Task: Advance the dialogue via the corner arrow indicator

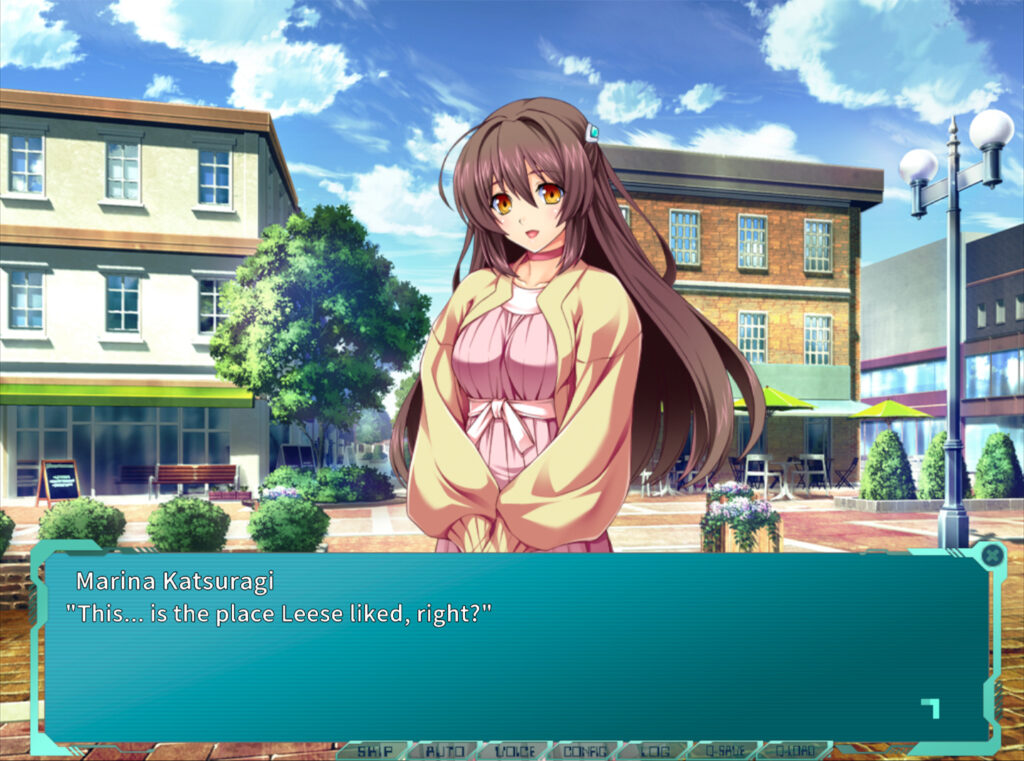Action: pyautogui.click(x=930, y=709)
